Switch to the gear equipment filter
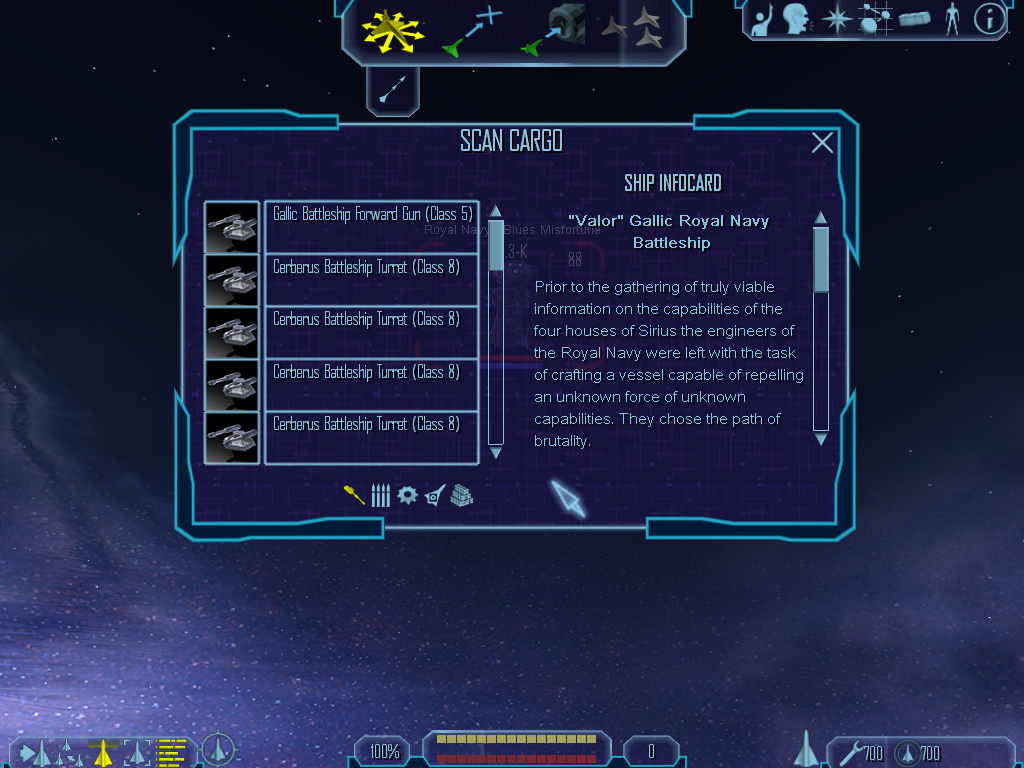 click(x=407, y=495)
